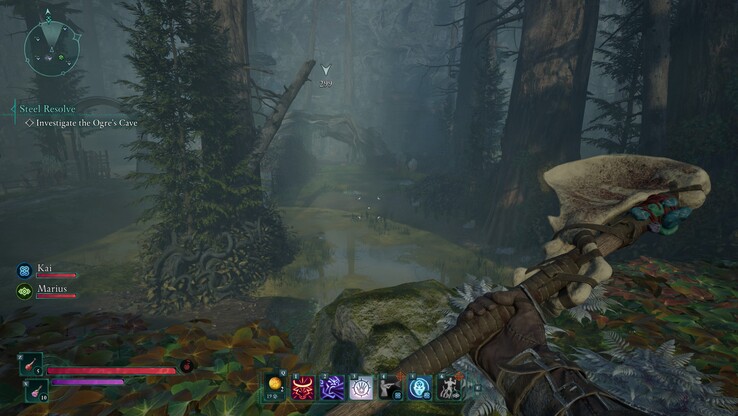Viewport: 738px width, 416px height.
Task: Use the golden orb throwable slot
Action: pyautogui.click(x=275, y=387)
